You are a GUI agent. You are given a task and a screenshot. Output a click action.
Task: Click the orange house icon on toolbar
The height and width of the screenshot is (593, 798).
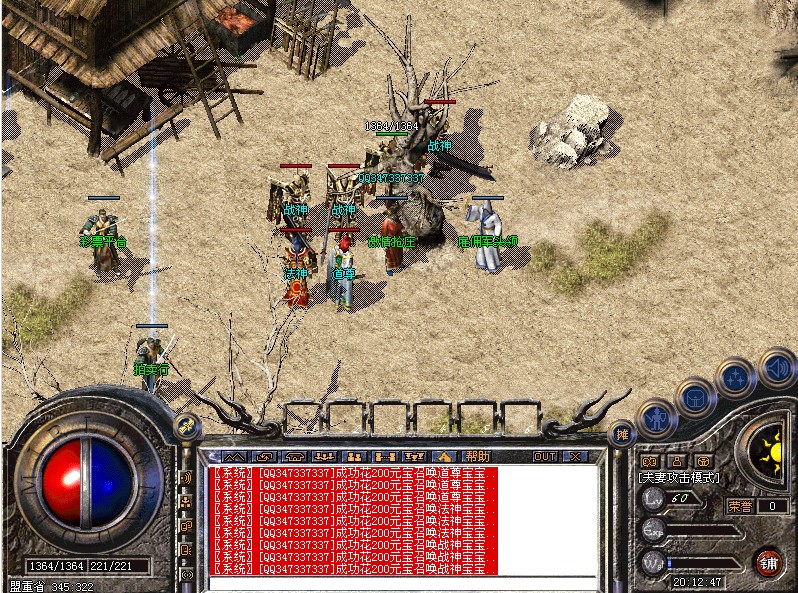(x=442, y=457)
